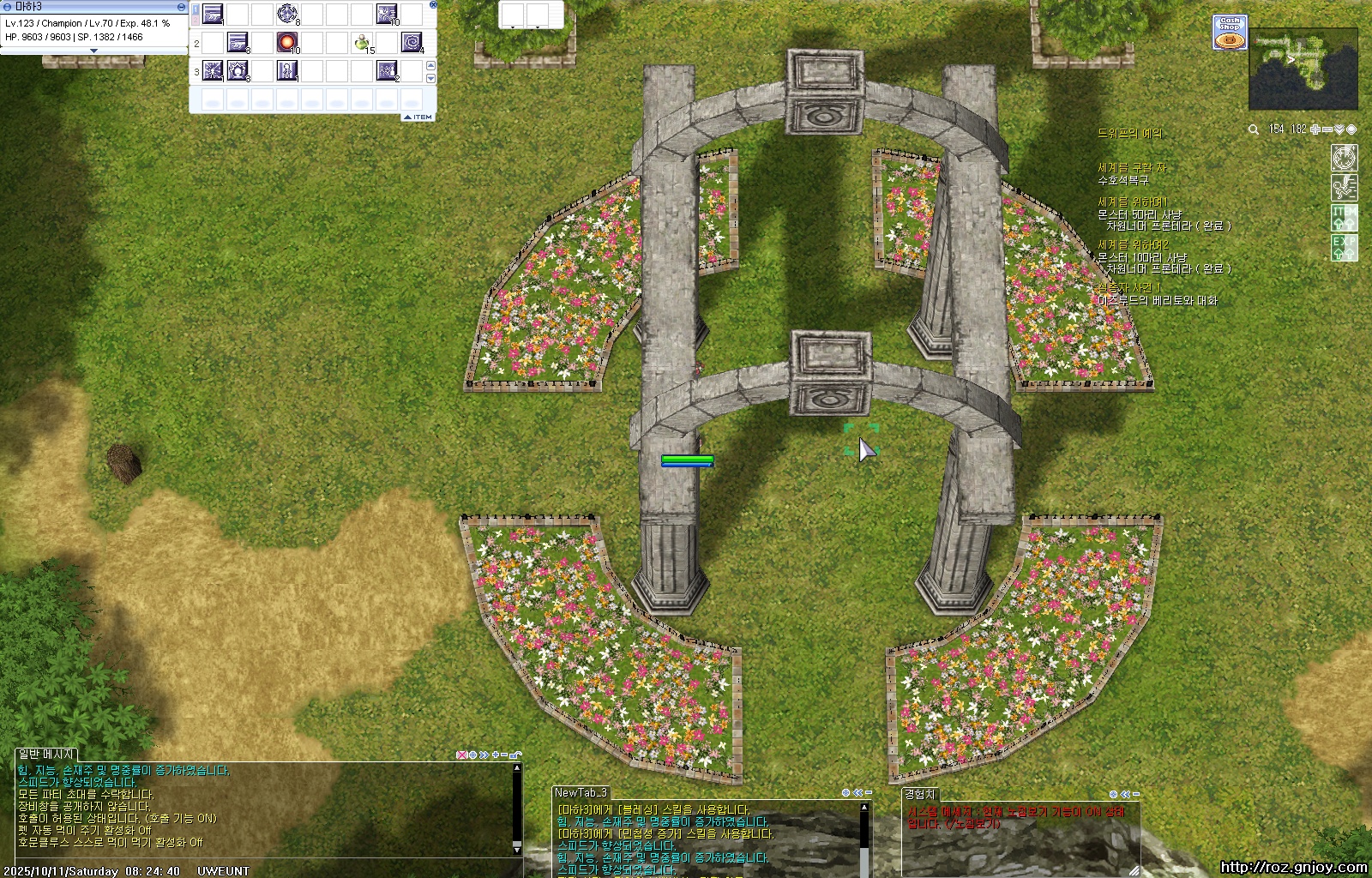Screen dimensions: 1372x878
Task: Toggle the EXP boost status icon
Action: pyautogui.click(x=1344, y=247)
